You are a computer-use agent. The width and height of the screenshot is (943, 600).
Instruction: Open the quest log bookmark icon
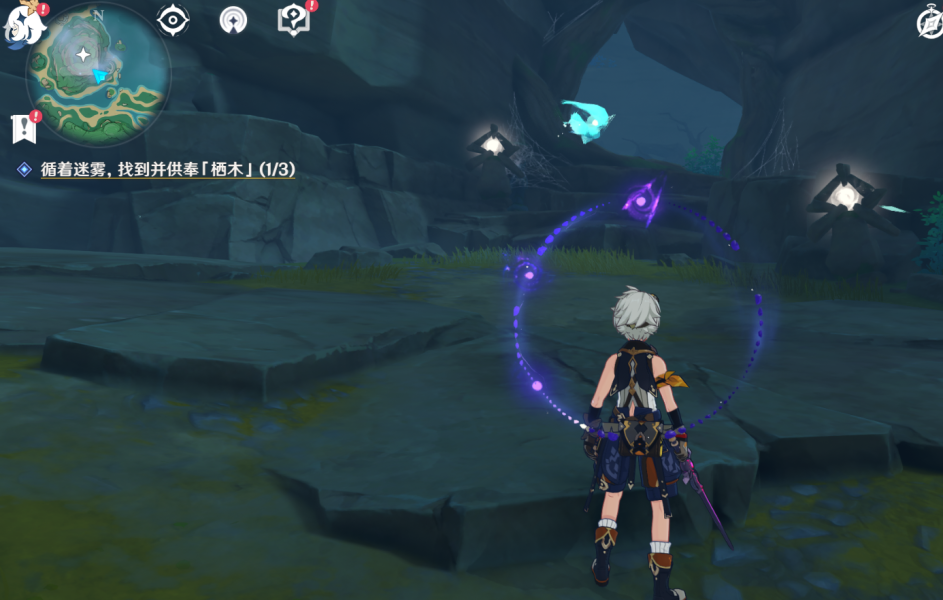[x=22, y=128]
